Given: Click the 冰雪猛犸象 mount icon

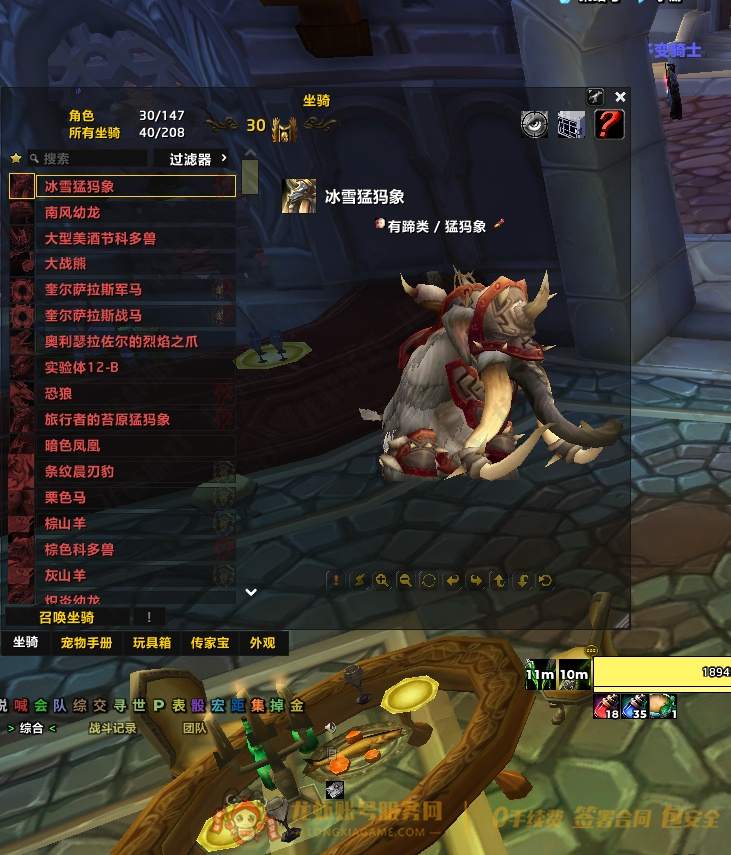Looking at the screenshot, I should coord(300,197).
